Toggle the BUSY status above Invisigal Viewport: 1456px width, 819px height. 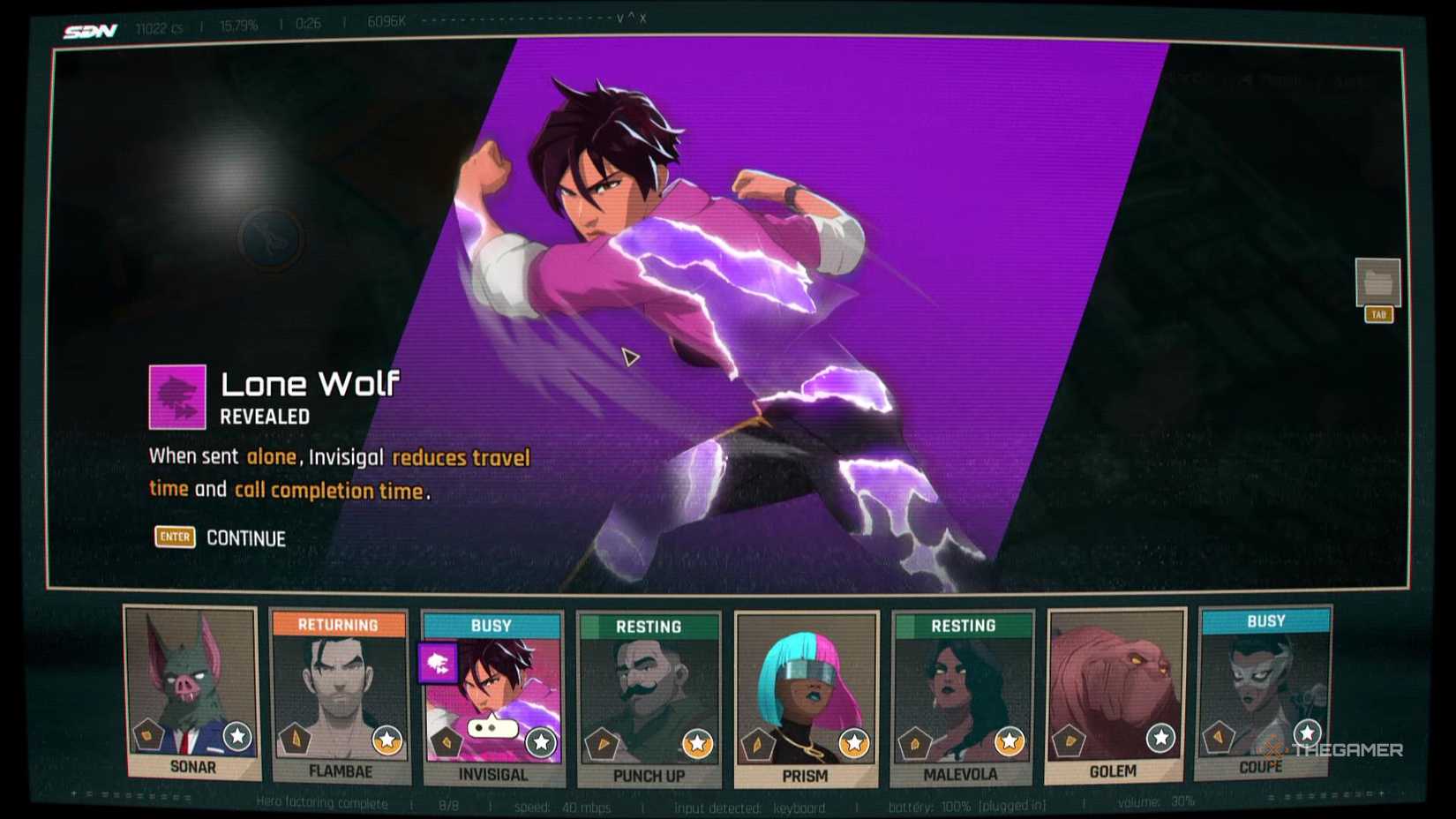(491, 626)
